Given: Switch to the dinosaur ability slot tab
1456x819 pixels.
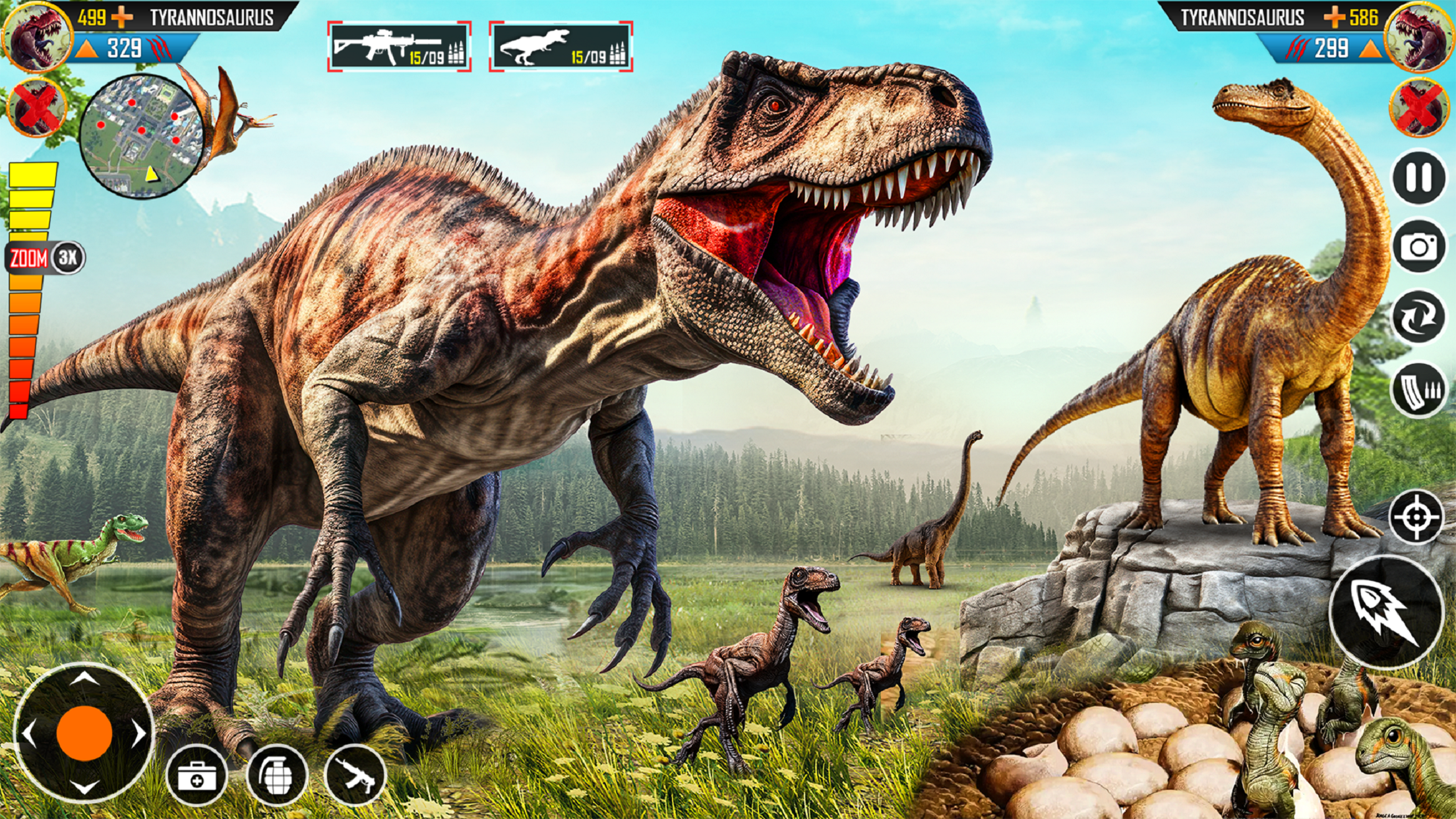Looking at the screenshot, I should coord(557,45).
